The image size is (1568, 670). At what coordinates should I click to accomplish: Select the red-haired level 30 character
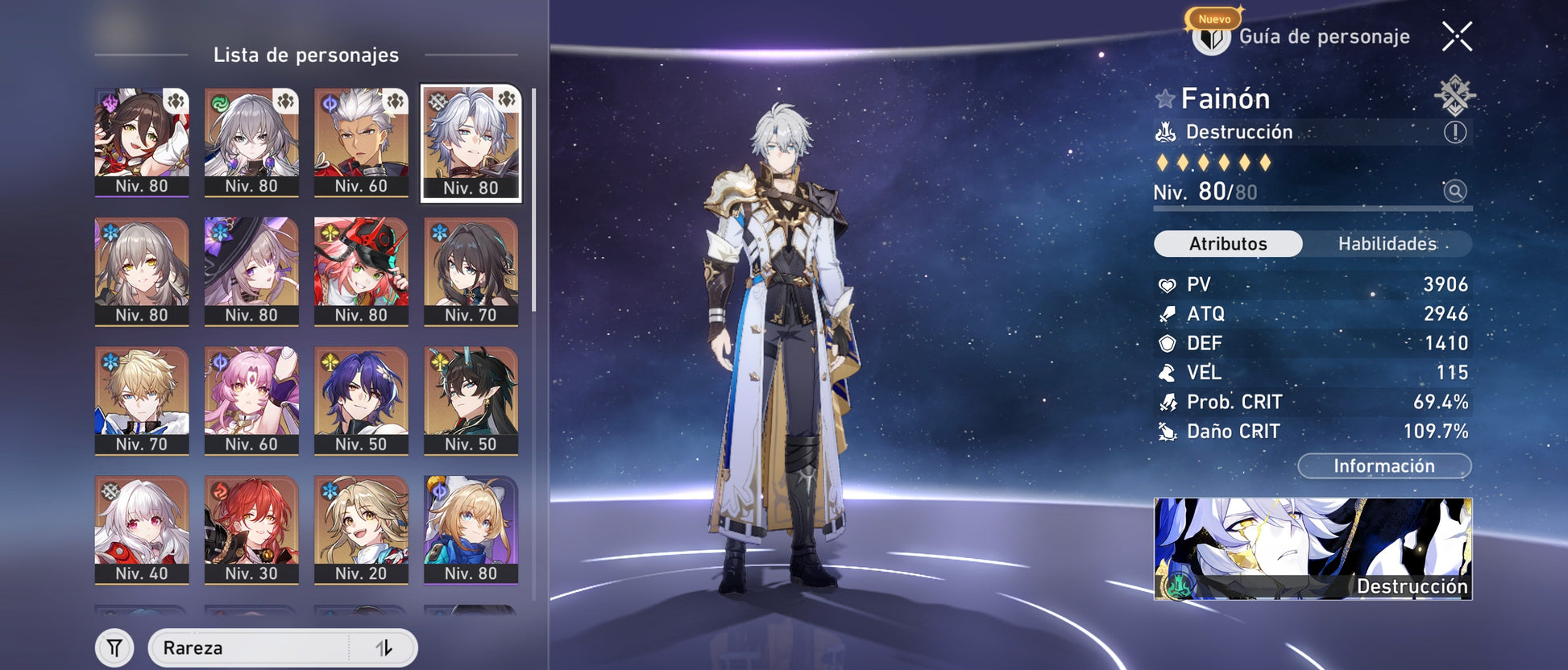[x=251, y=529]
